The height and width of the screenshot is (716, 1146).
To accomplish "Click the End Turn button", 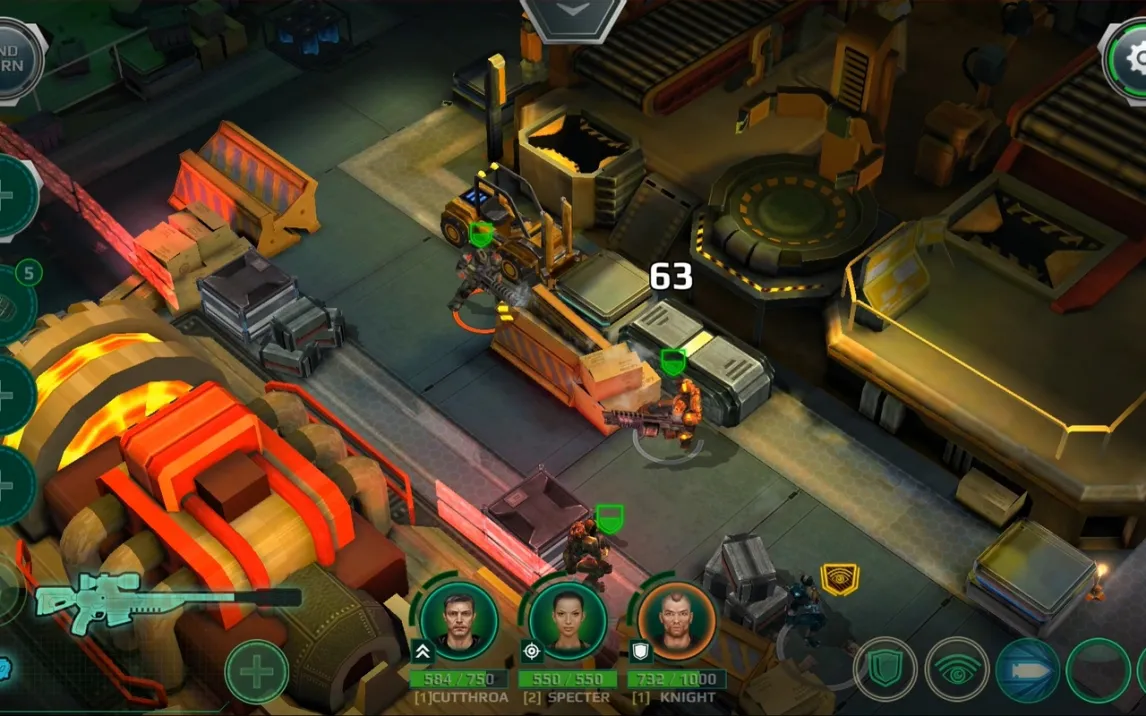I will 17,60.
